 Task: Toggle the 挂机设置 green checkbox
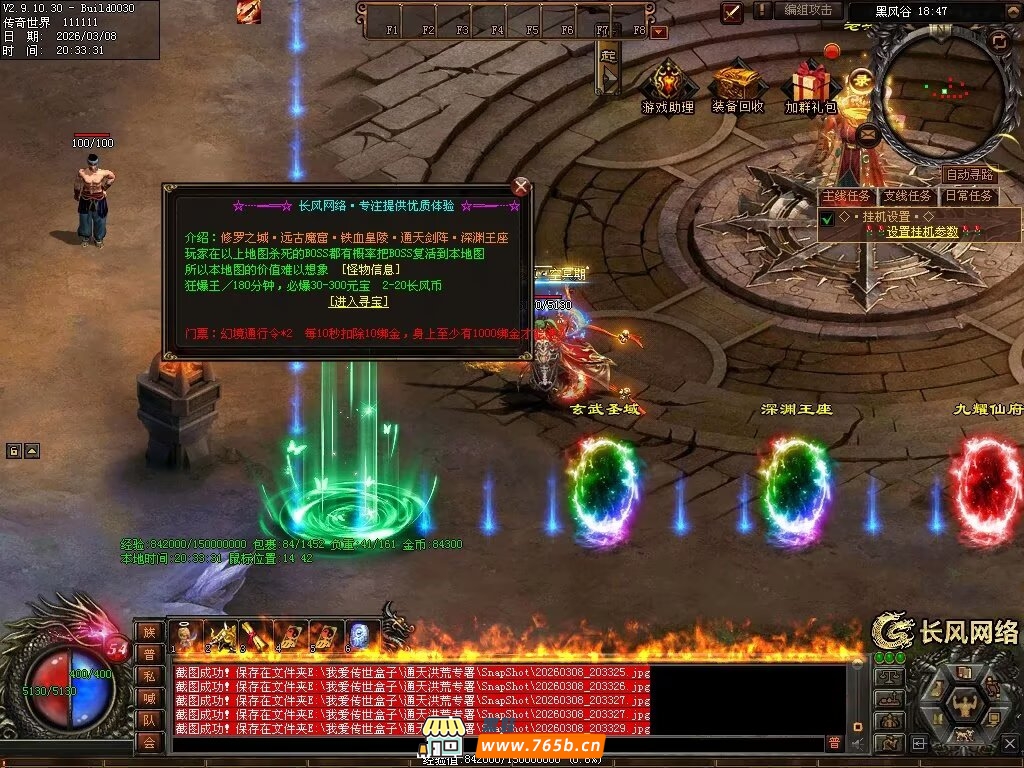coord(827,217)
